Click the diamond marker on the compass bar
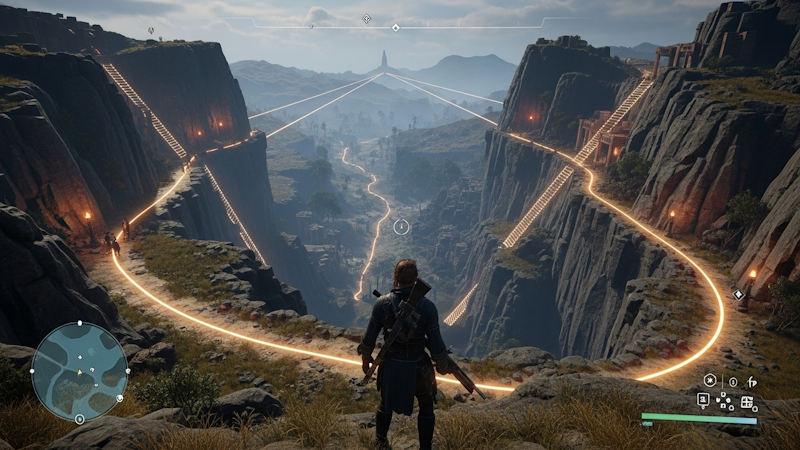Image resolution: width=800 pixels, height=450 pixels. click(395, 28)
